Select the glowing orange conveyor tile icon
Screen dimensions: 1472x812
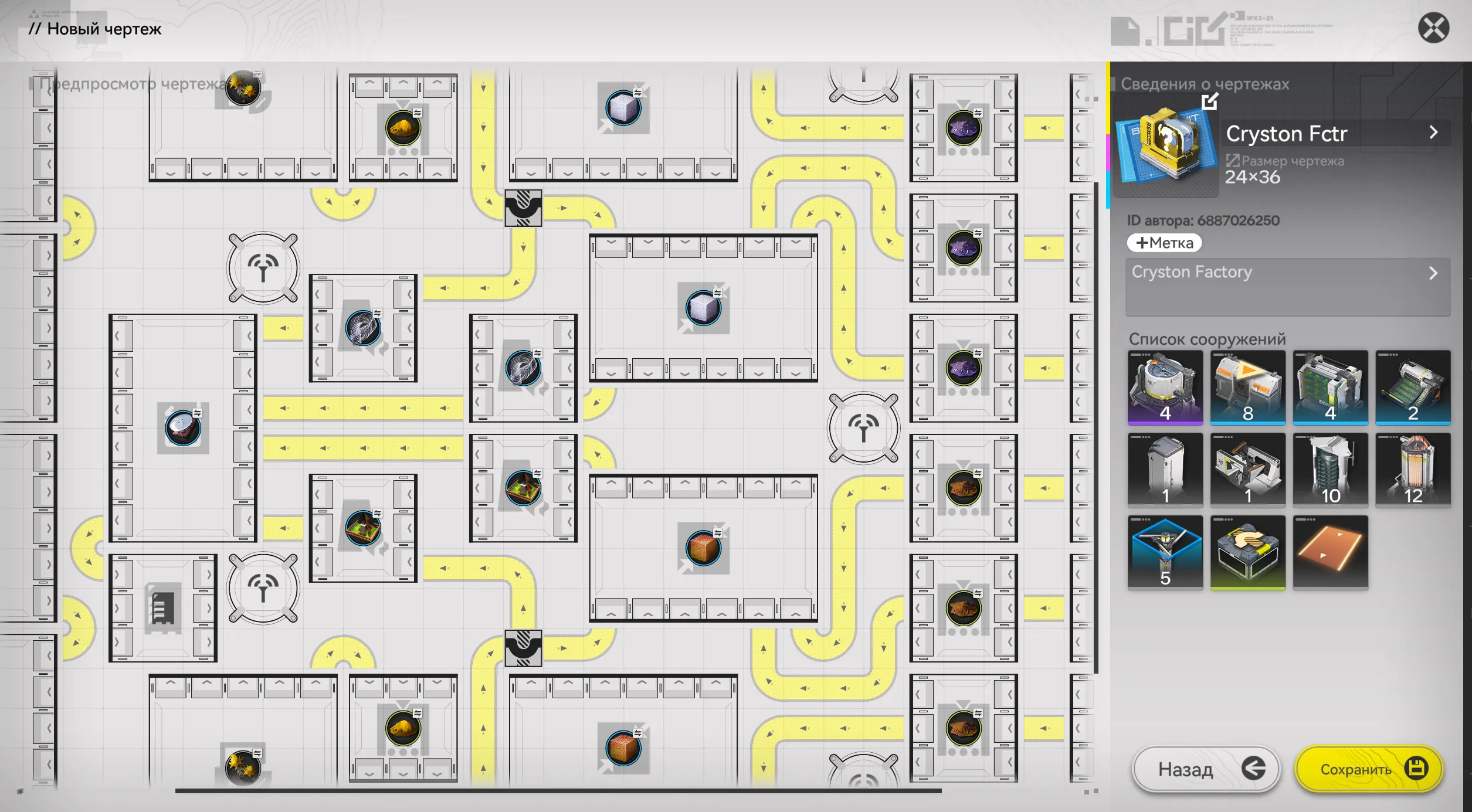pyautogui.click(x=1331, y=552)
